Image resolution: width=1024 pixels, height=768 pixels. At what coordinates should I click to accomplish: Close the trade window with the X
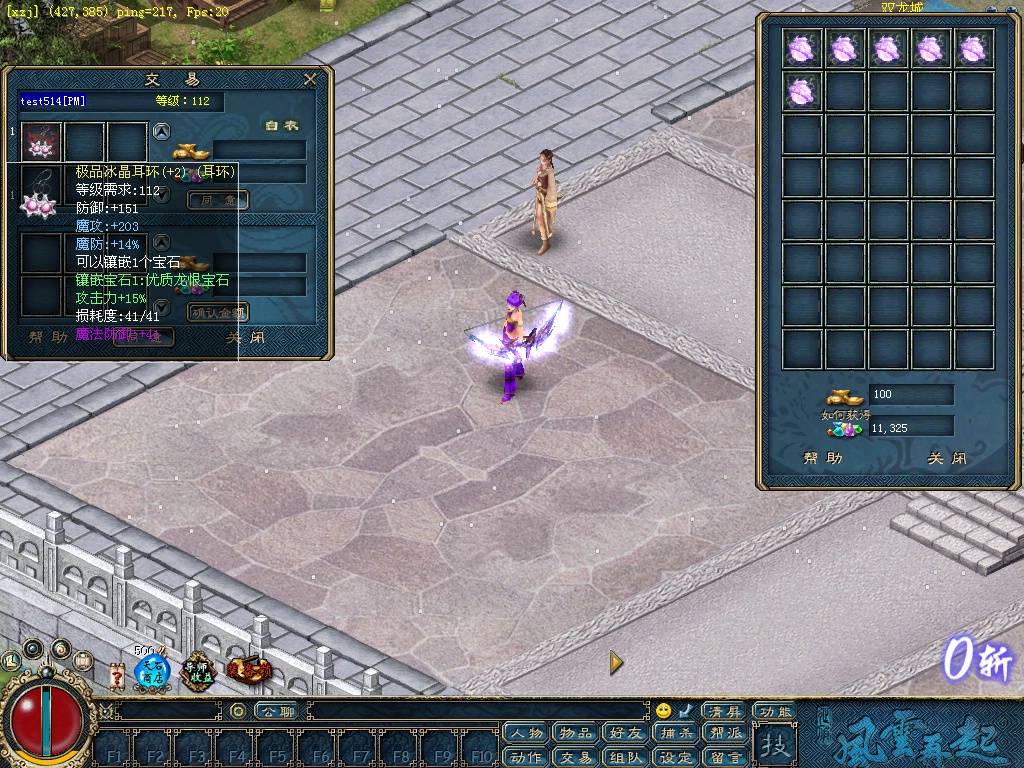point(310,79)
